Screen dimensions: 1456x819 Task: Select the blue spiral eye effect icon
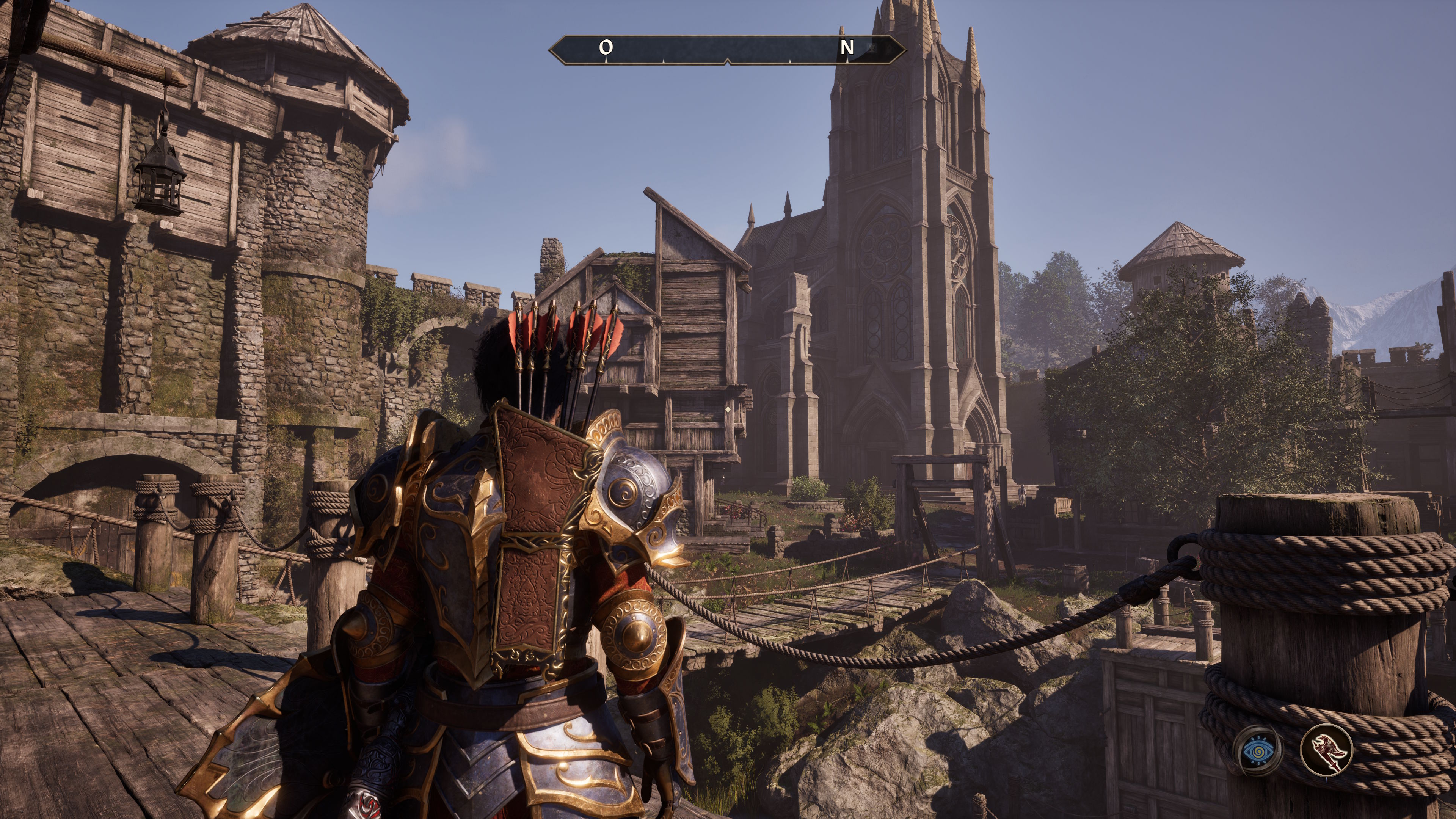point(1258,751)
